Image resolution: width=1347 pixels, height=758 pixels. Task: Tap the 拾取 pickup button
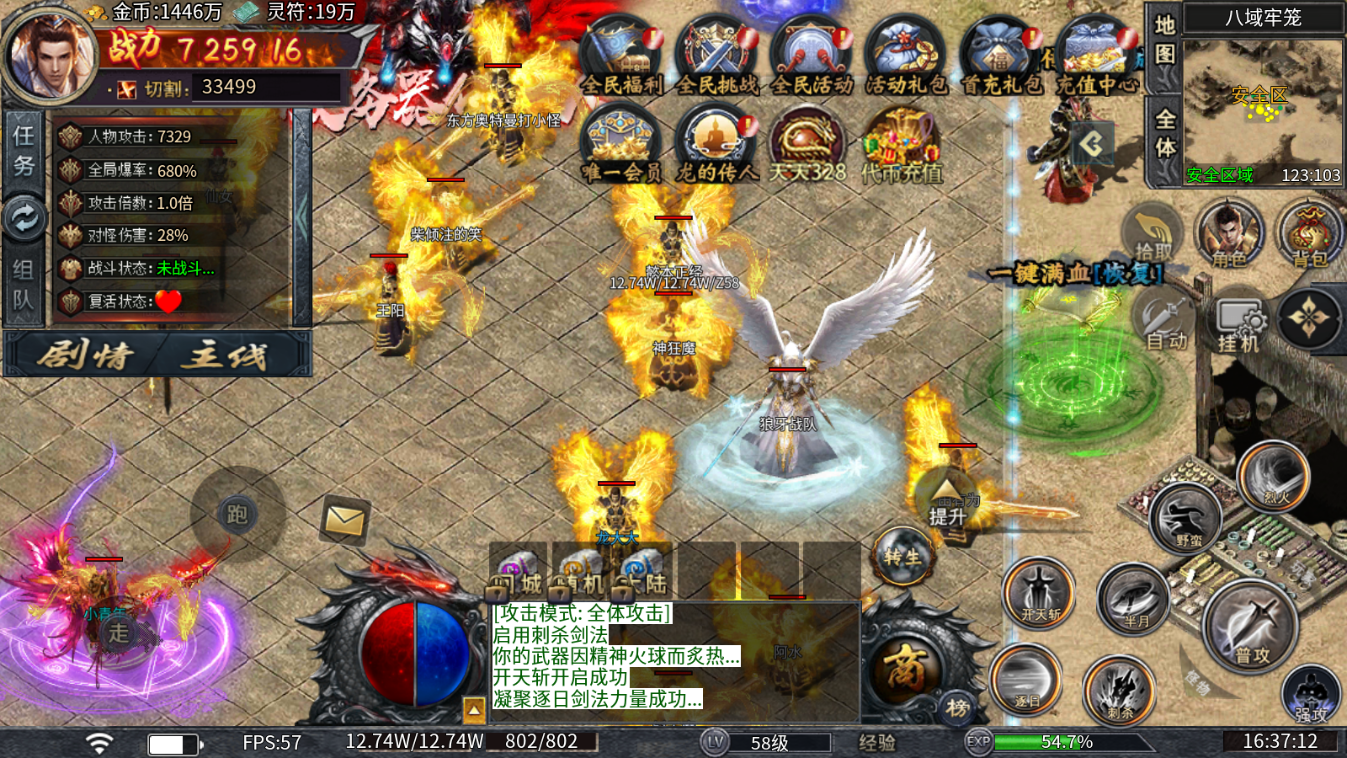pyautogui.click(x=1153, y=237)
